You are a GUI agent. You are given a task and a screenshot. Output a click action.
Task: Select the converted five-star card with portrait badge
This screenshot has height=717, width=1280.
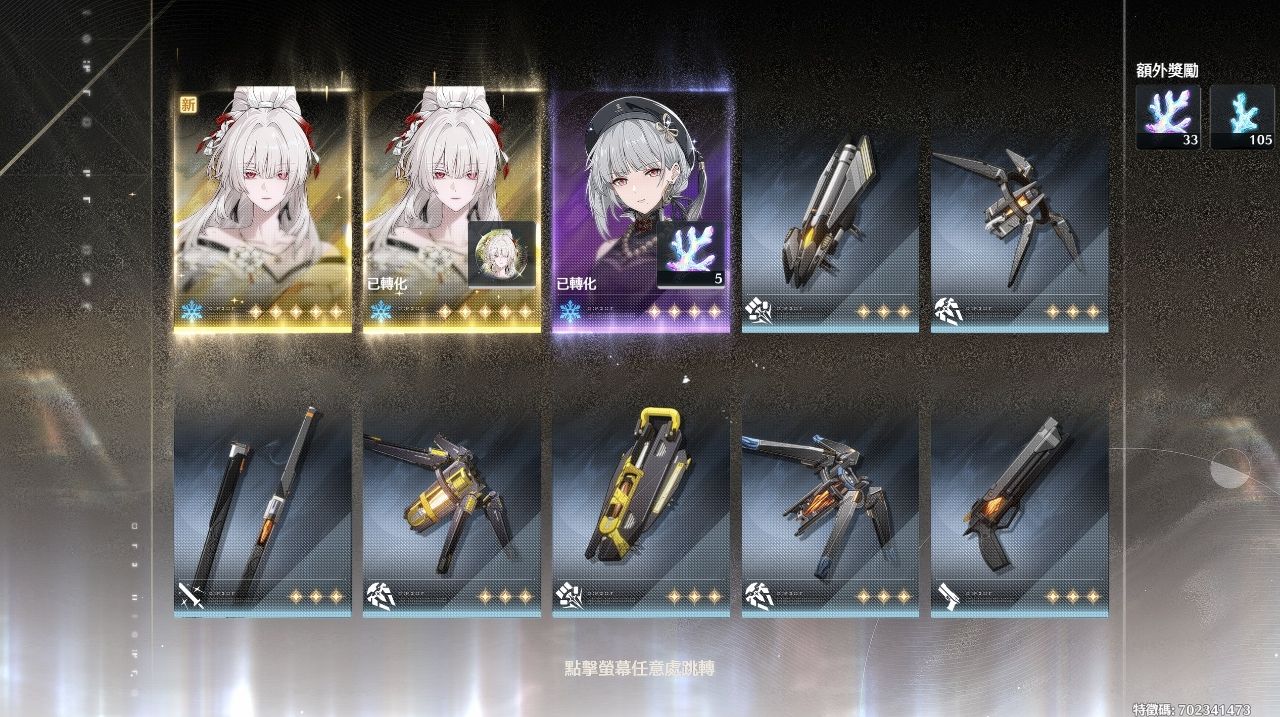coord(452,210)
